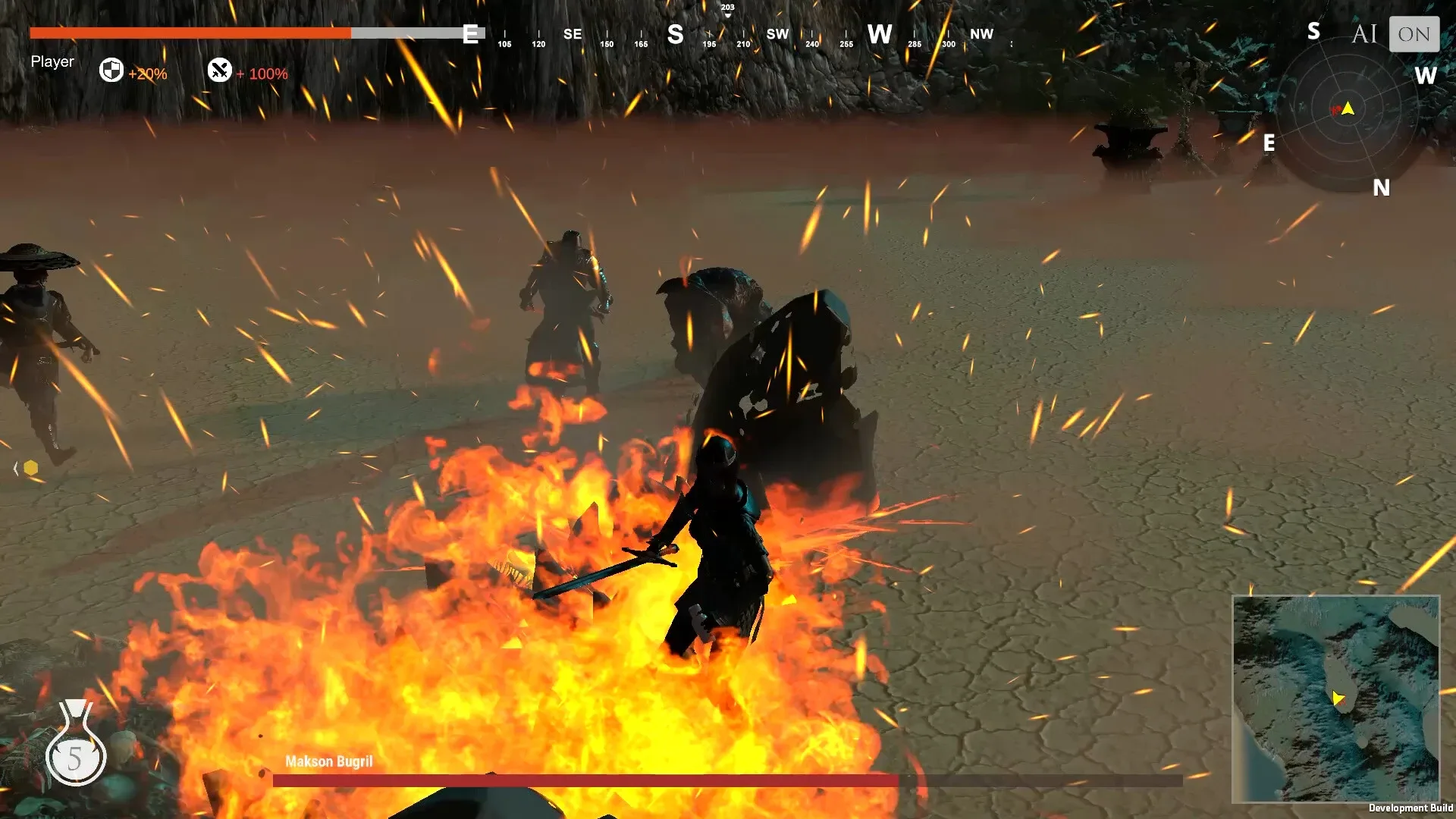
Task: Expand the chevron arrow near the hexagon marker
Action: [14, 468]
